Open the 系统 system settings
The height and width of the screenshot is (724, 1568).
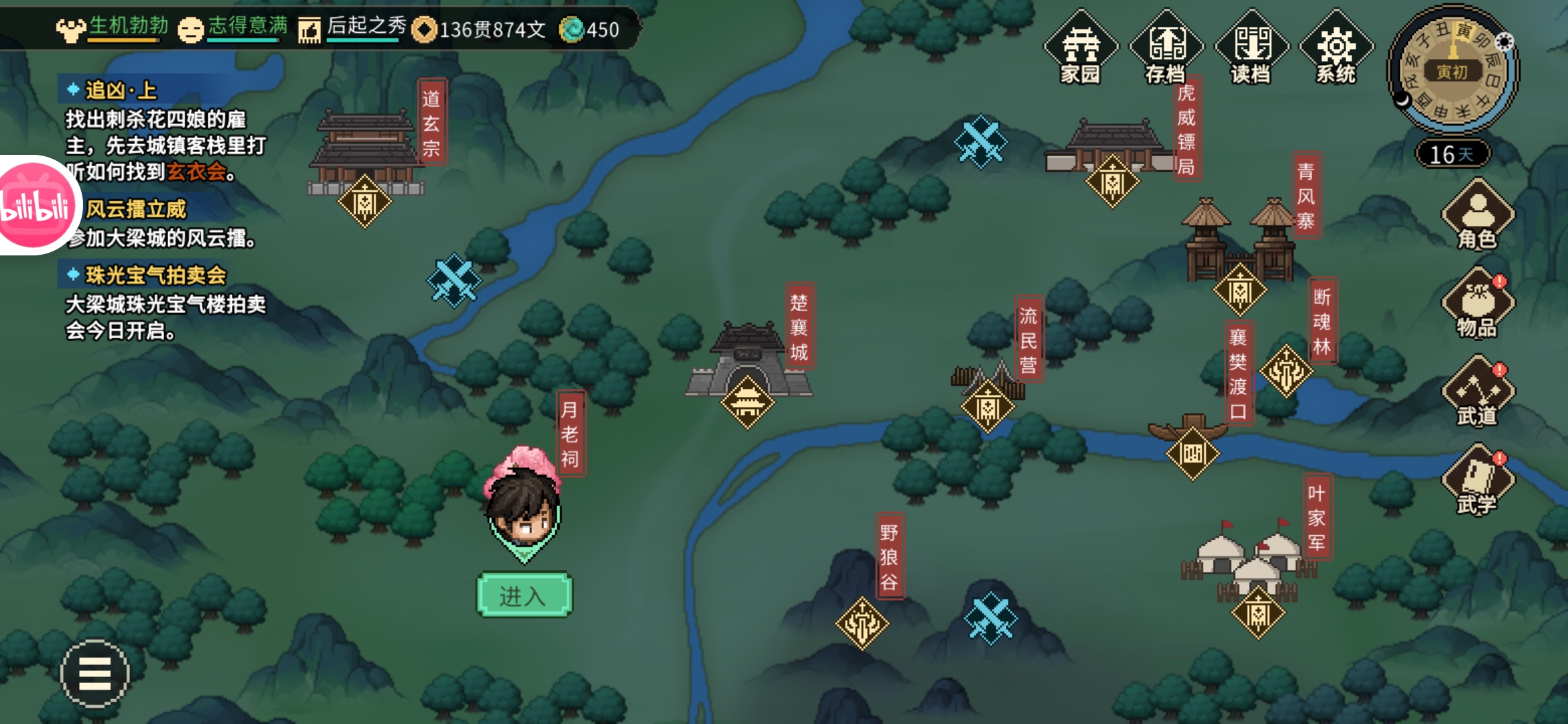click(x=1336, y=48)
